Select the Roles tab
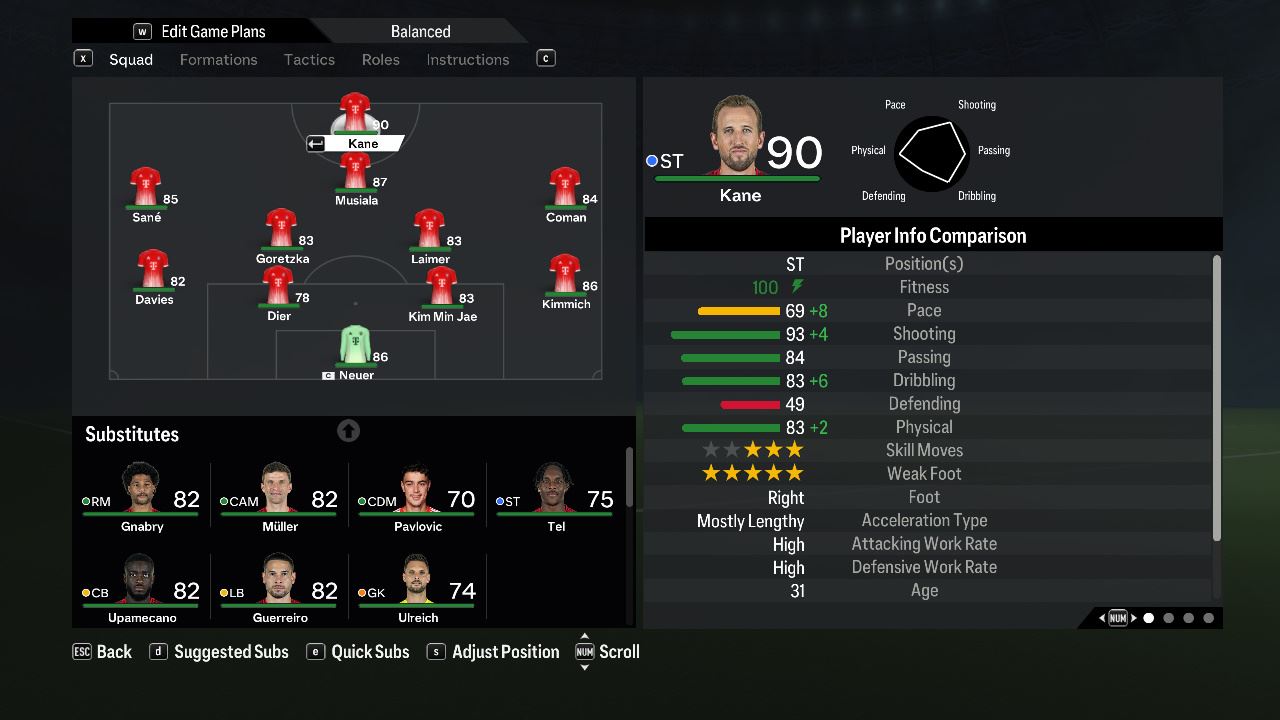This screenshot has height=720, width=1280. click(380, 60)
